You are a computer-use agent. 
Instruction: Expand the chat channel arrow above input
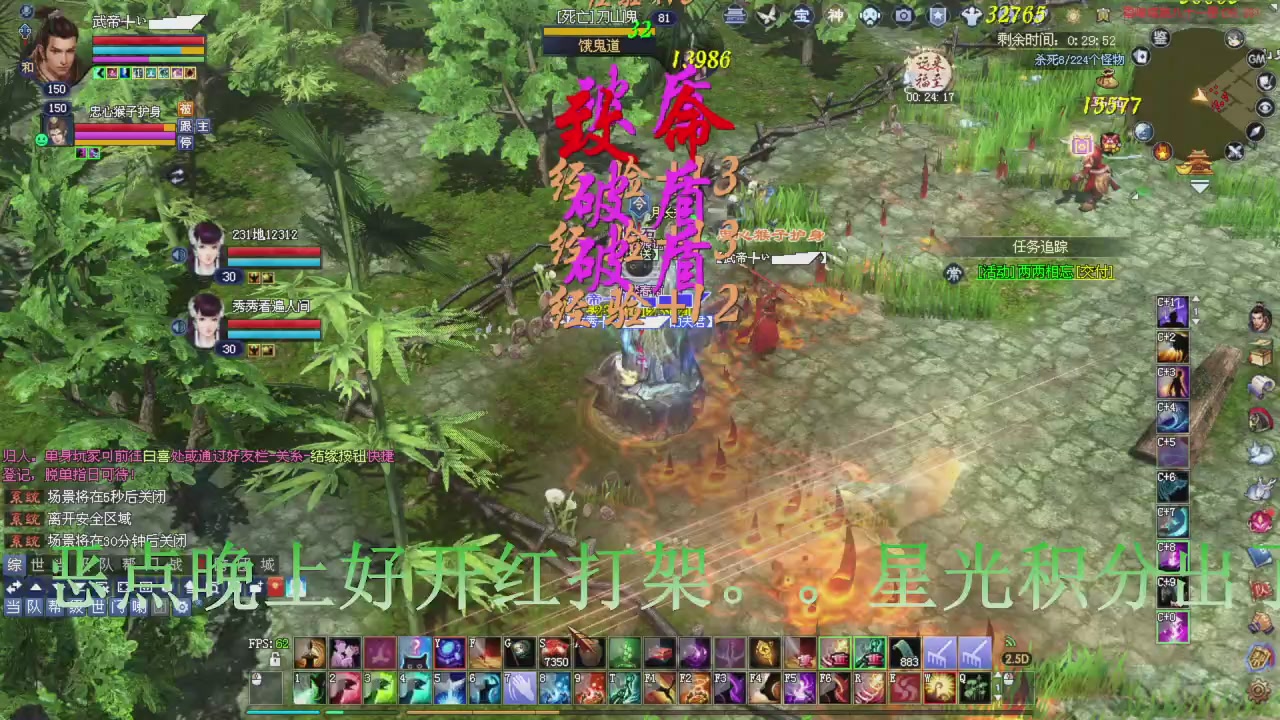pyautogui.click(x=34, y=586)
